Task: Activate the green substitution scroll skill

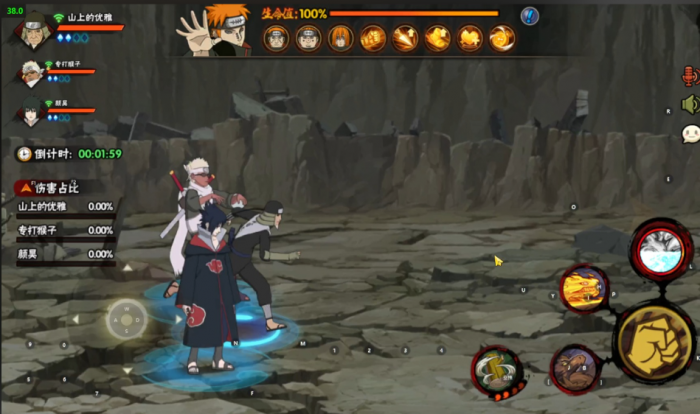Action: coord(496,371)
